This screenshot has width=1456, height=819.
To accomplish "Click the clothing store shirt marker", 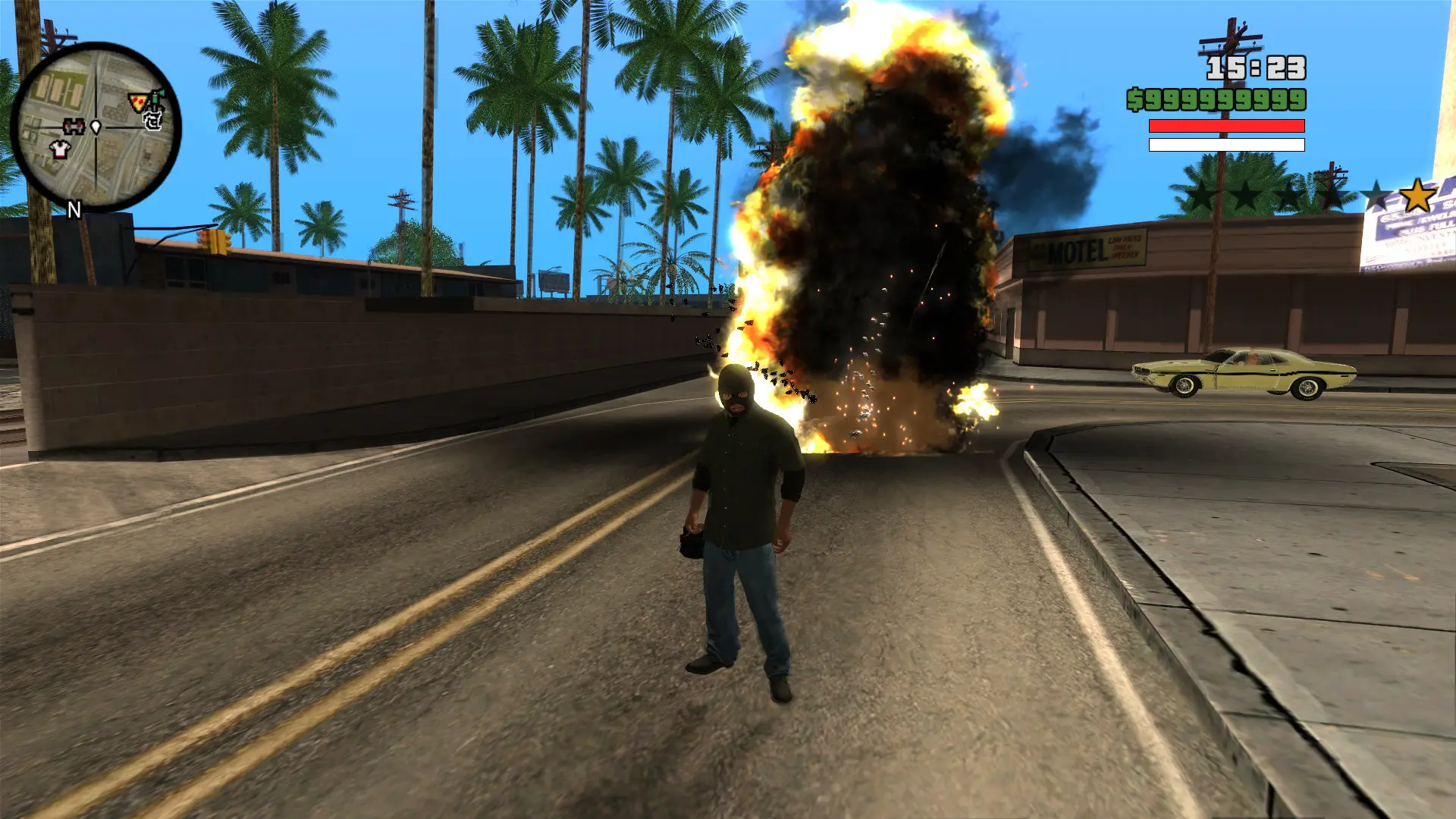I will point(59,149).
